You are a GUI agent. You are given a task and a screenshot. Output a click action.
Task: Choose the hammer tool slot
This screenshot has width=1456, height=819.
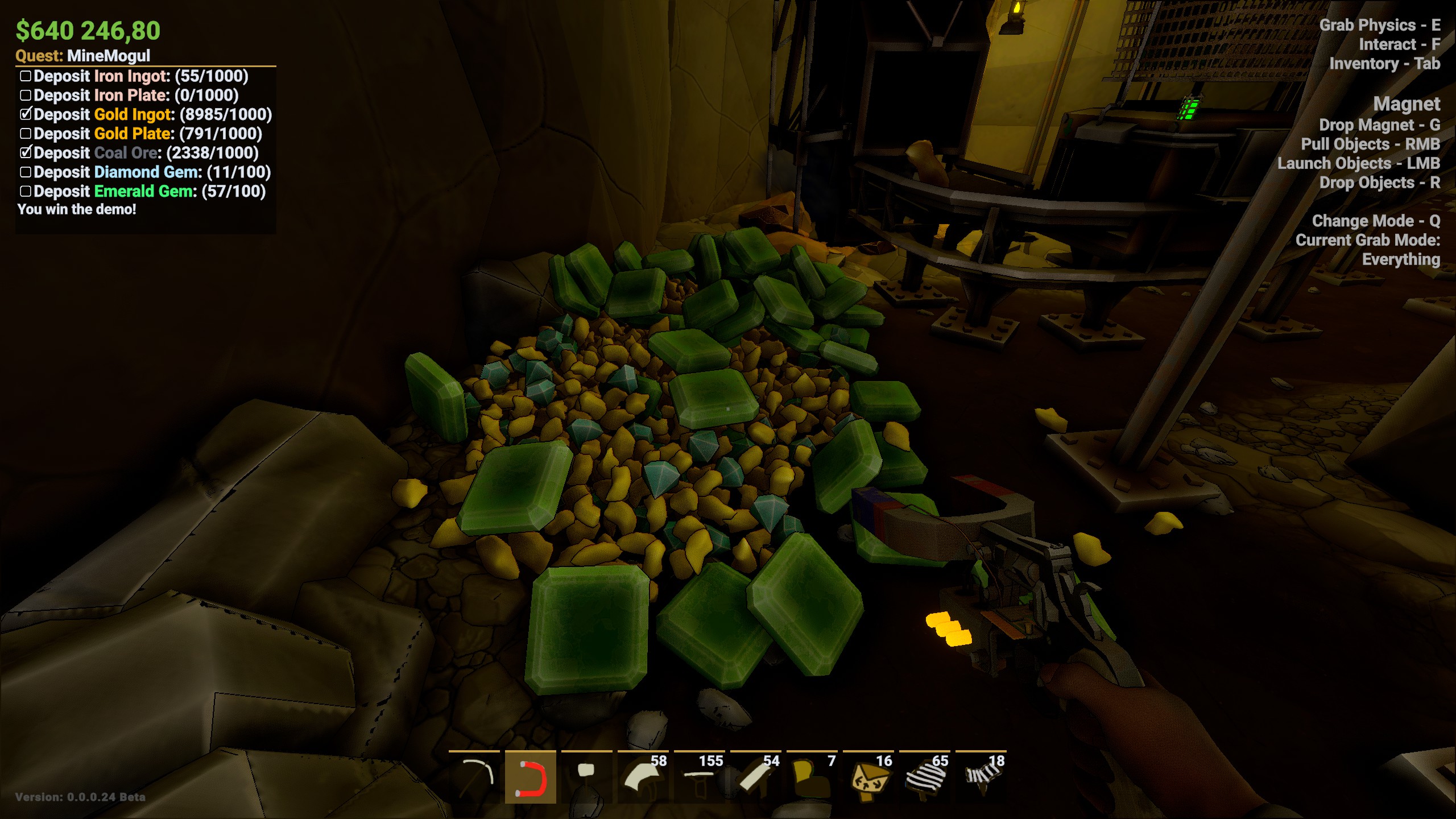pos(586,777)
